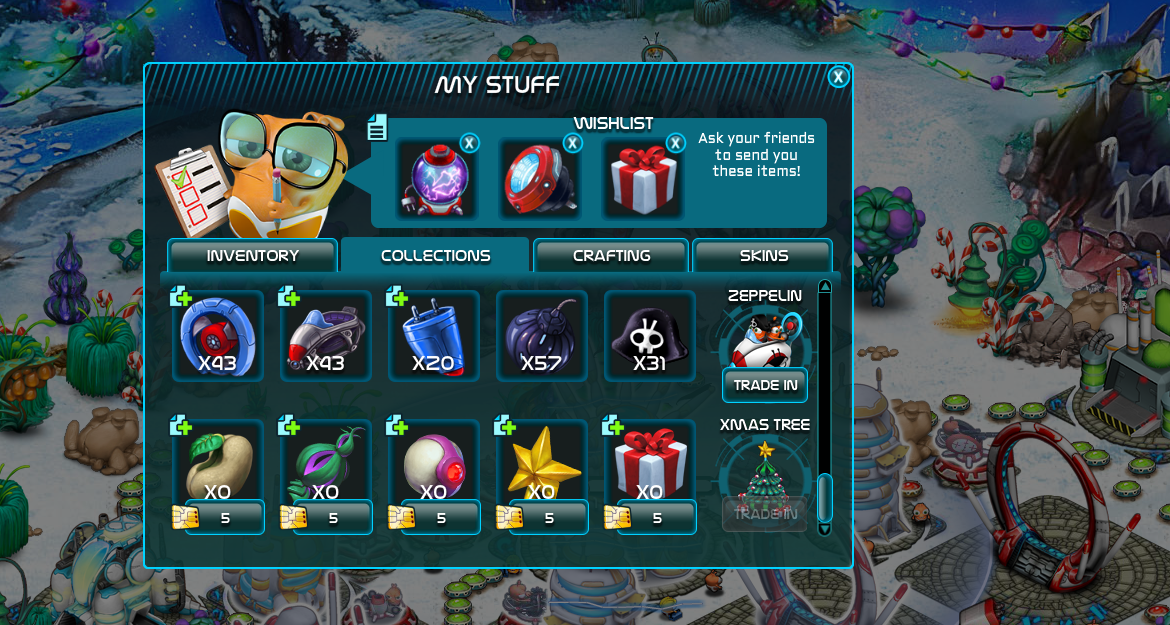Screen dimensions: 1170x625
Task: Open the wishlist notes icon
Action: point(377,127)
